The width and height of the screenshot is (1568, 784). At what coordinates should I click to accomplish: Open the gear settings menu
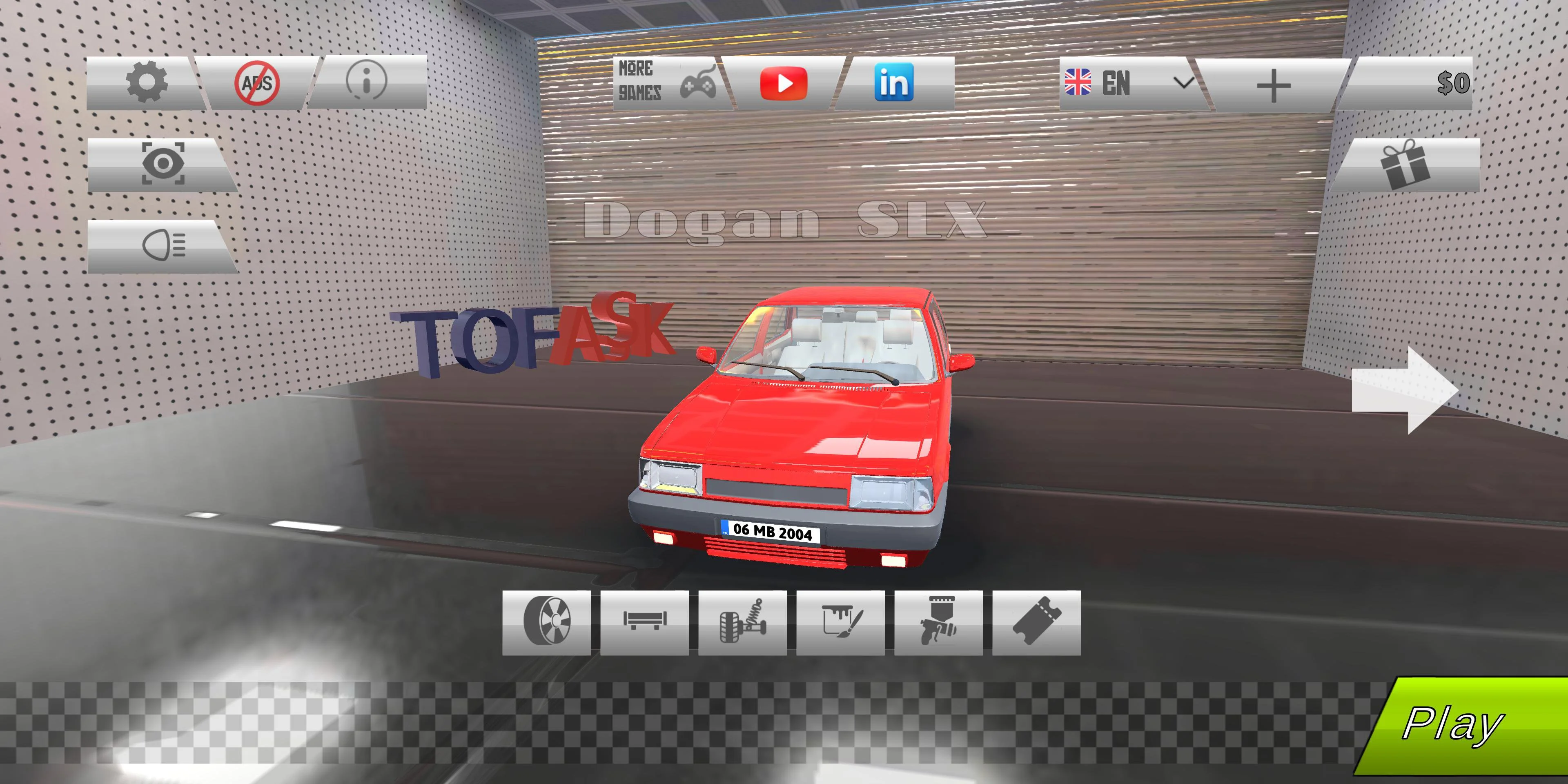tap(147, 83)
